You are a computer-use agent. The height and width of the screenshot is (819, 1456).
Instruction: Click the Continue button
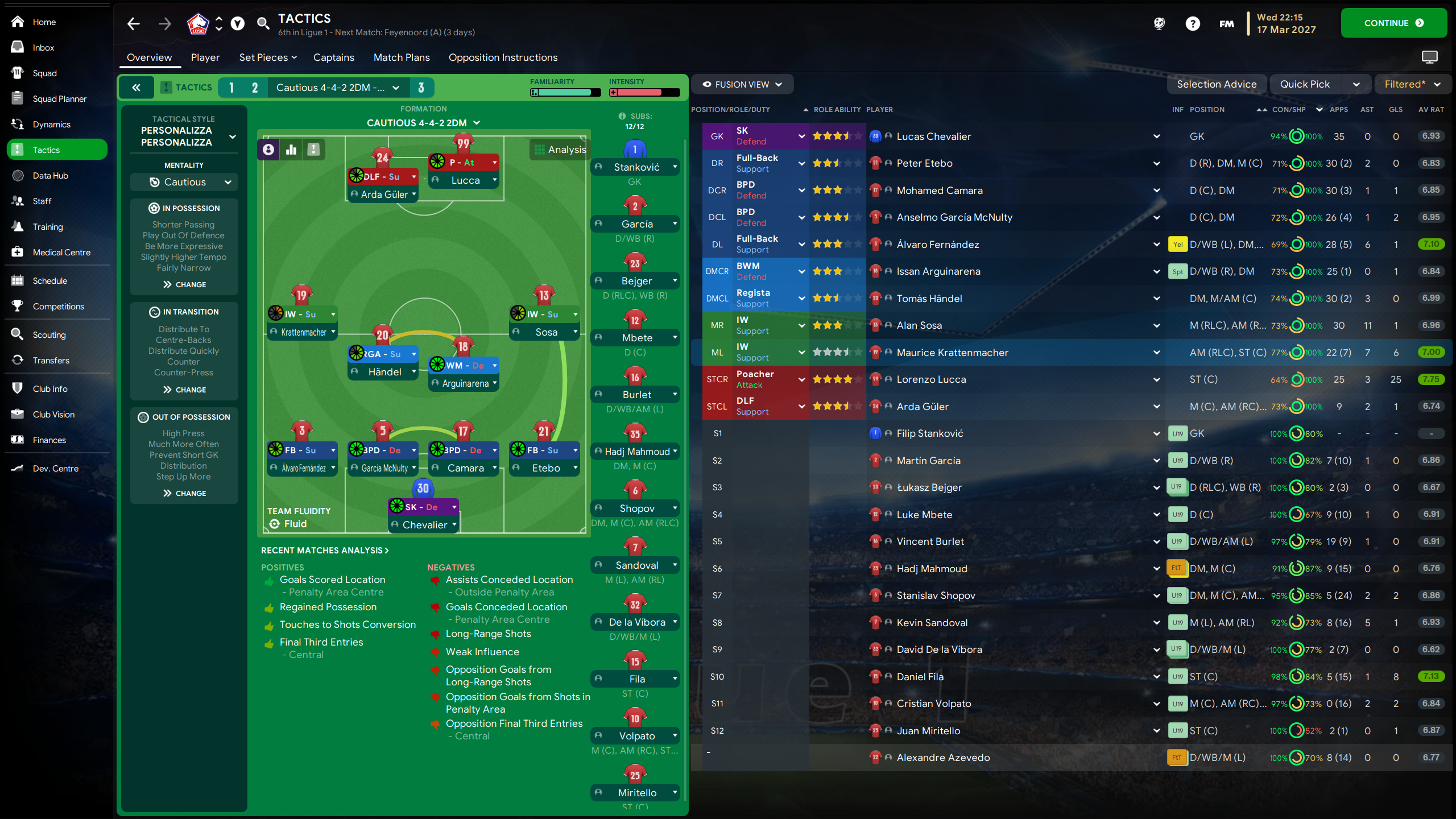(x=1394, y=23)
